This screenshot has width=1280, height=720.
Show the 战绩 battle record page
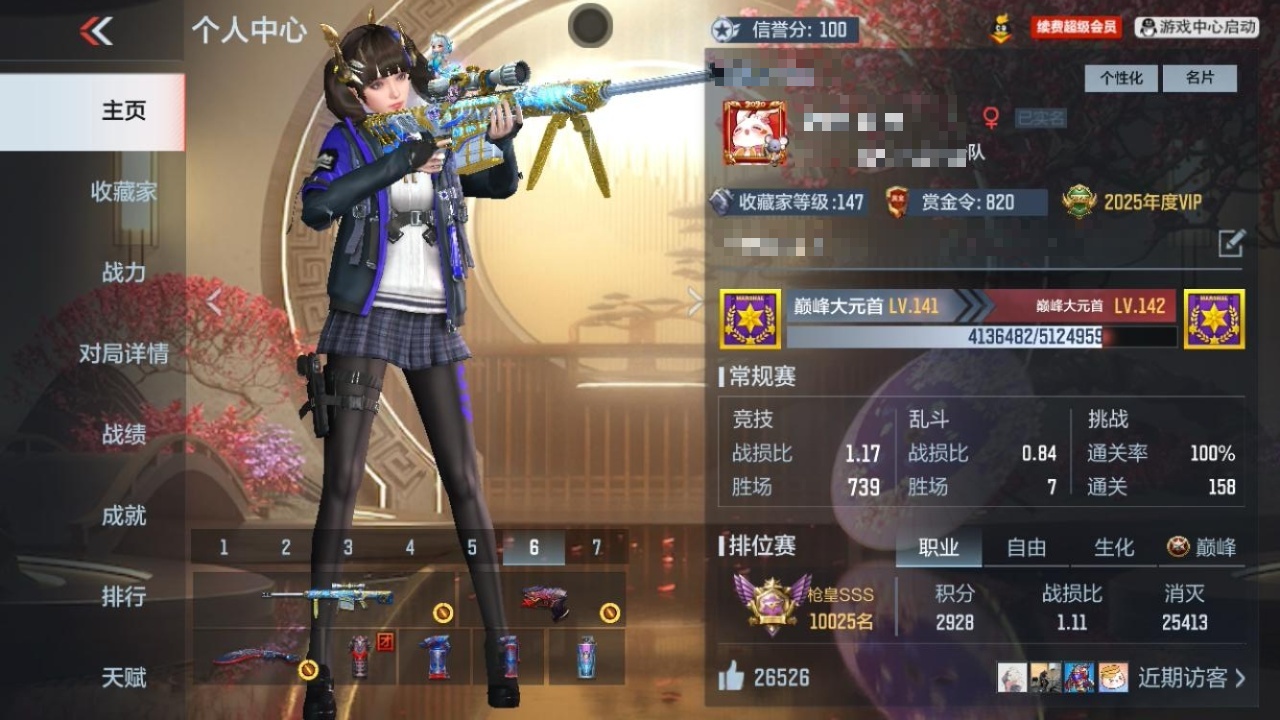pyautogui.click(x=124, y=434)
